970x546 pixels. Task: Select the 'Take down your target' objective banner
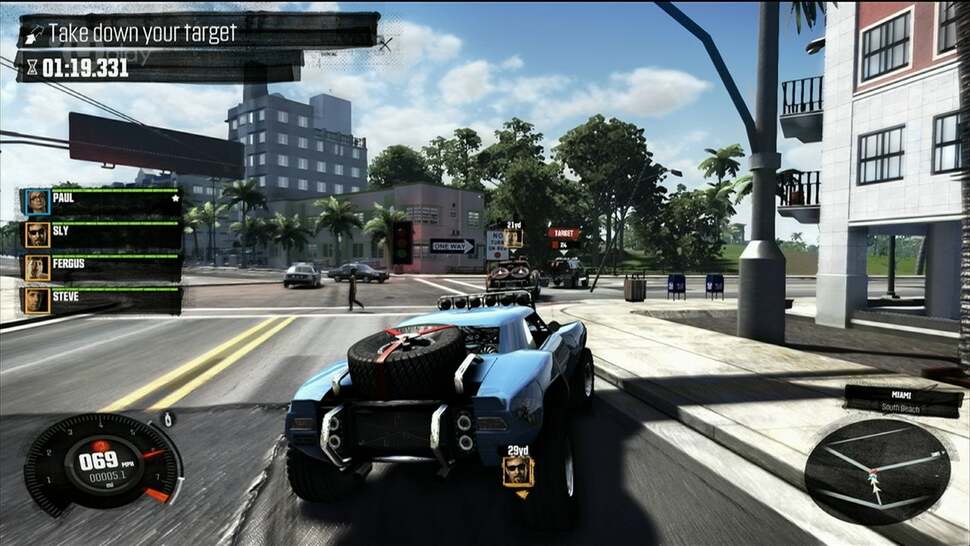[196, 32]
